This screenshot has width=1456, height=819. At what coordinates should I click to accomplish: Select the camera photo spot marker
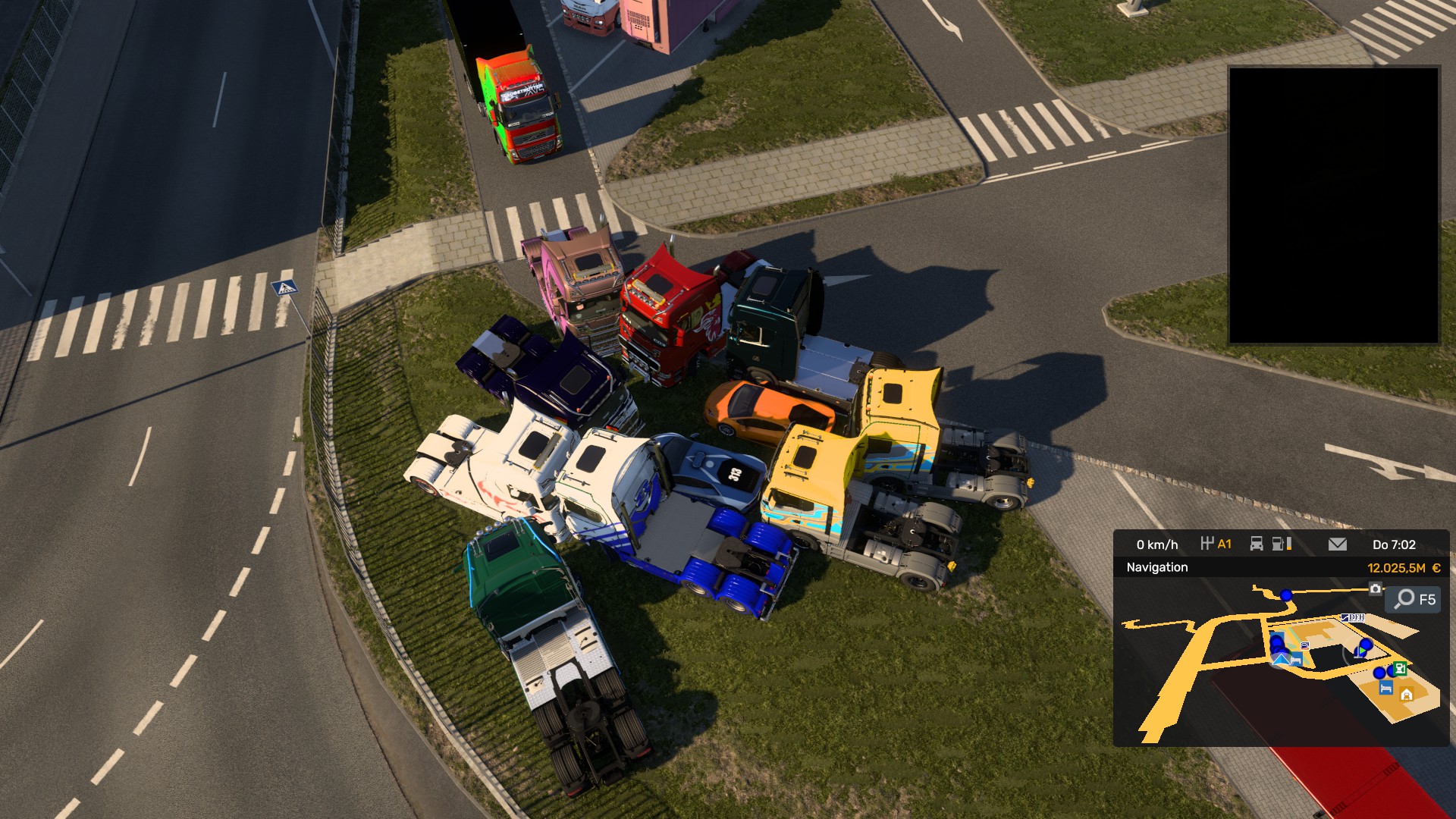(1375, 588)
